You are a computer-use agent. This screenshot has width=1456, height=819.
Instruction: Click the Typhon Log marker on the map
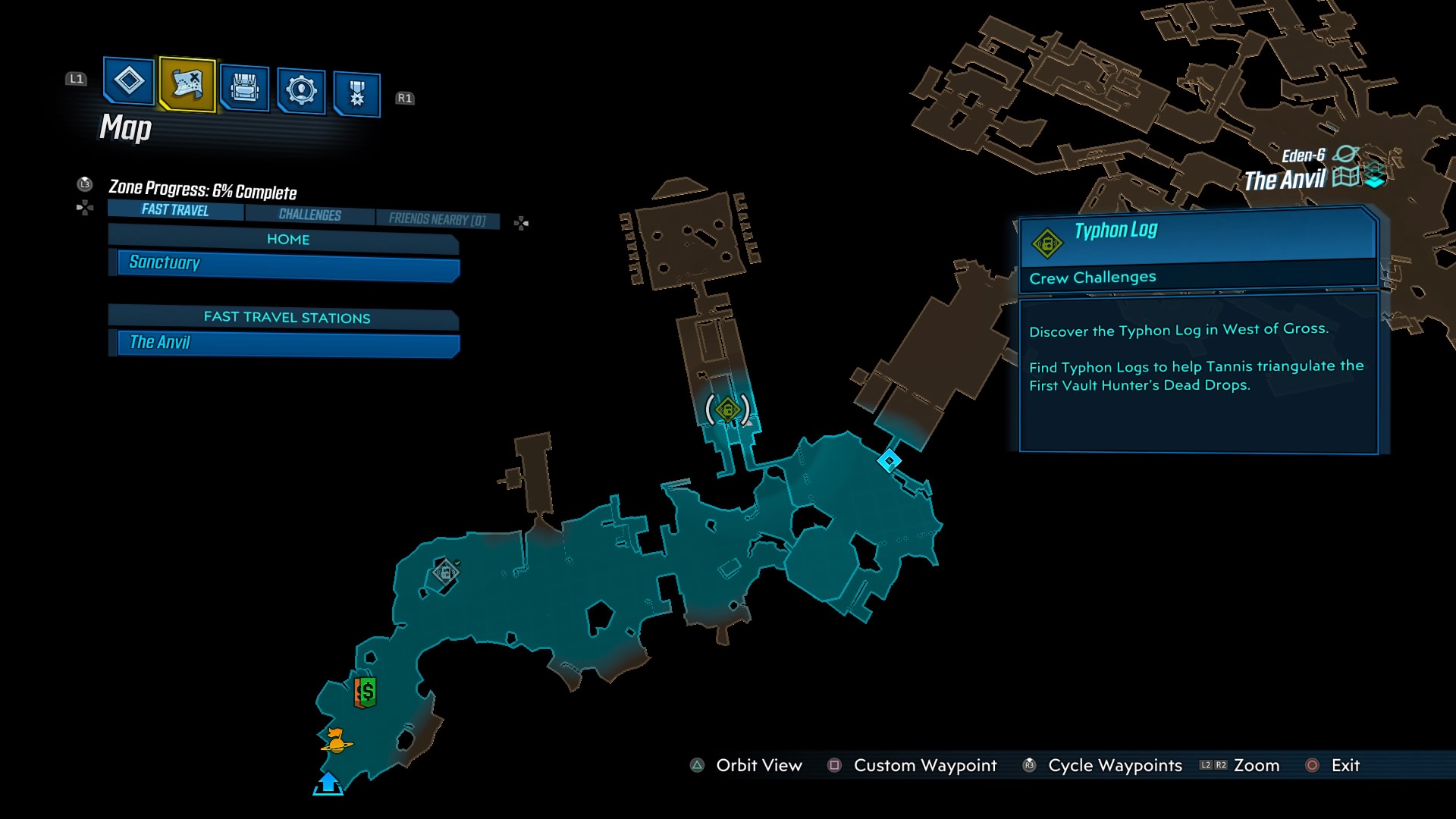click(727, 407)
